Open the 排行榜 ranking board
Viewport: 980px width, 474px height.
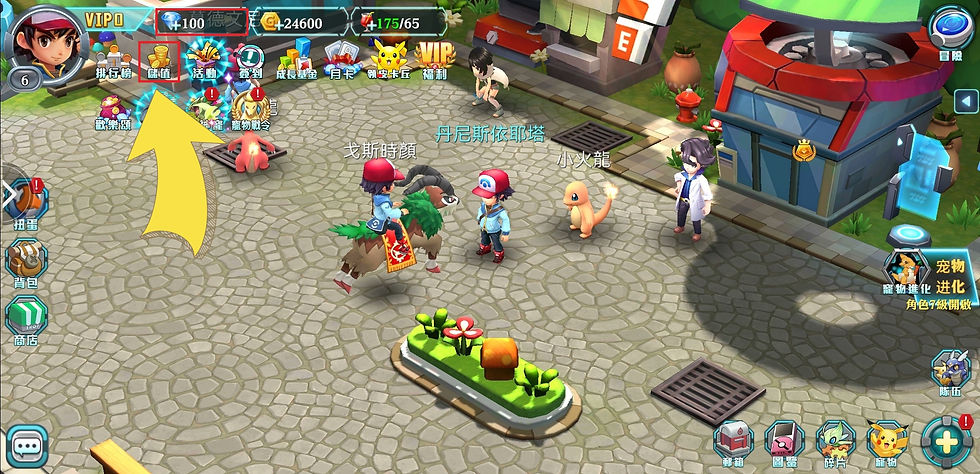pyautogui.click(x=113, y=60)
